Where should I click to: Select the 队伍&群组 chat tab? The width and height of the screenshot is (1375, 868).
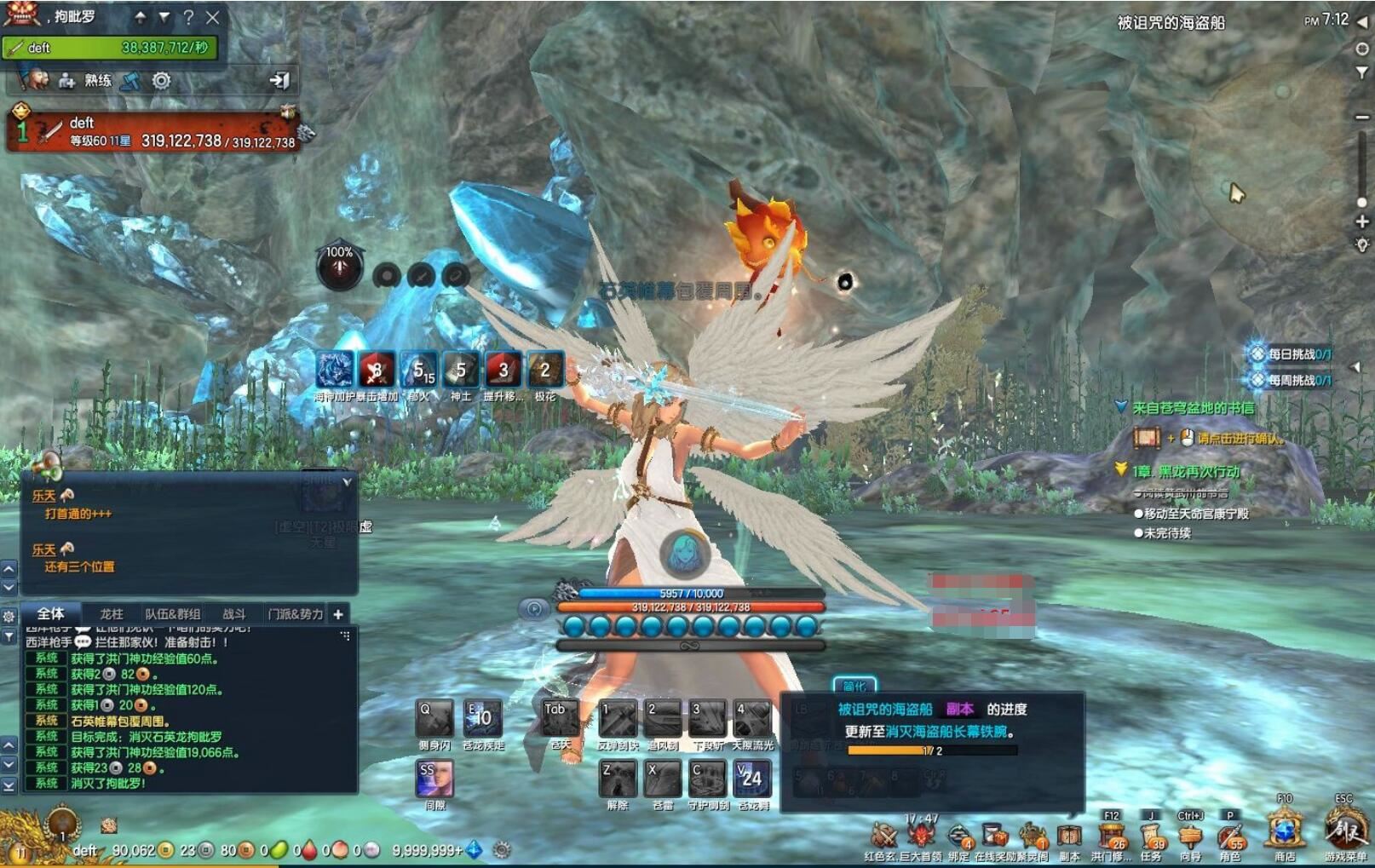pyautogui.click(x=172, y=613)
